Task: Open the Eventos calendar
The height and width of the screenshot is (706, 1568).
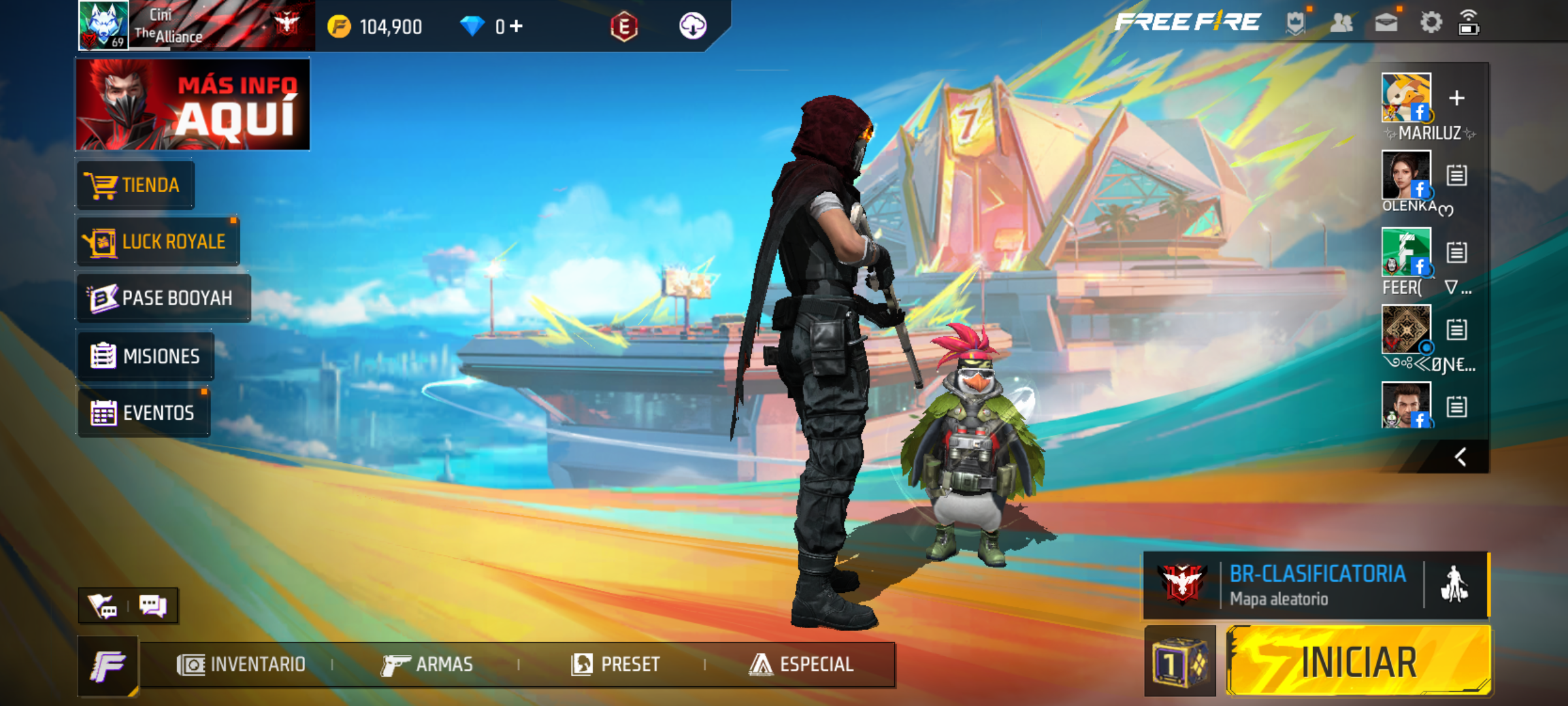Action: pos(144,412)
